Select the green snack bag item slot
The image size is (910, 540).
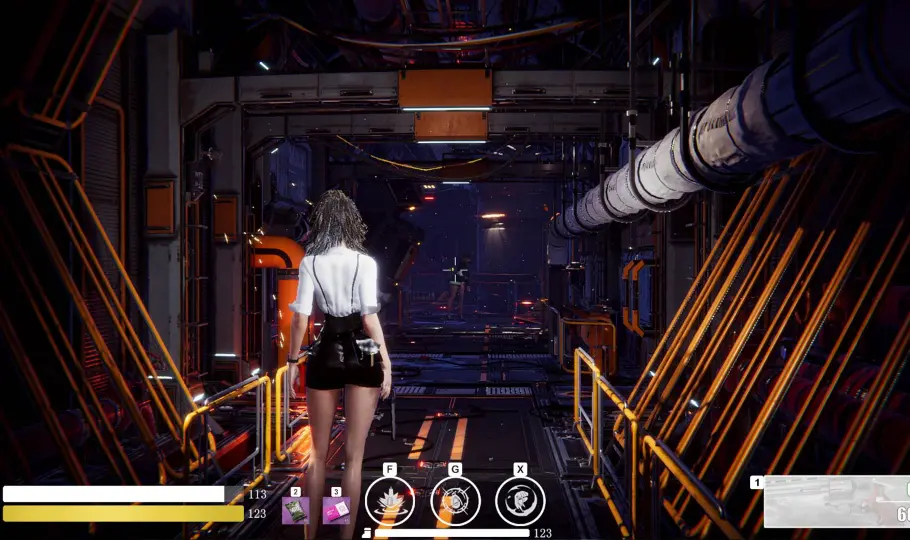click(x=295, y=511)
